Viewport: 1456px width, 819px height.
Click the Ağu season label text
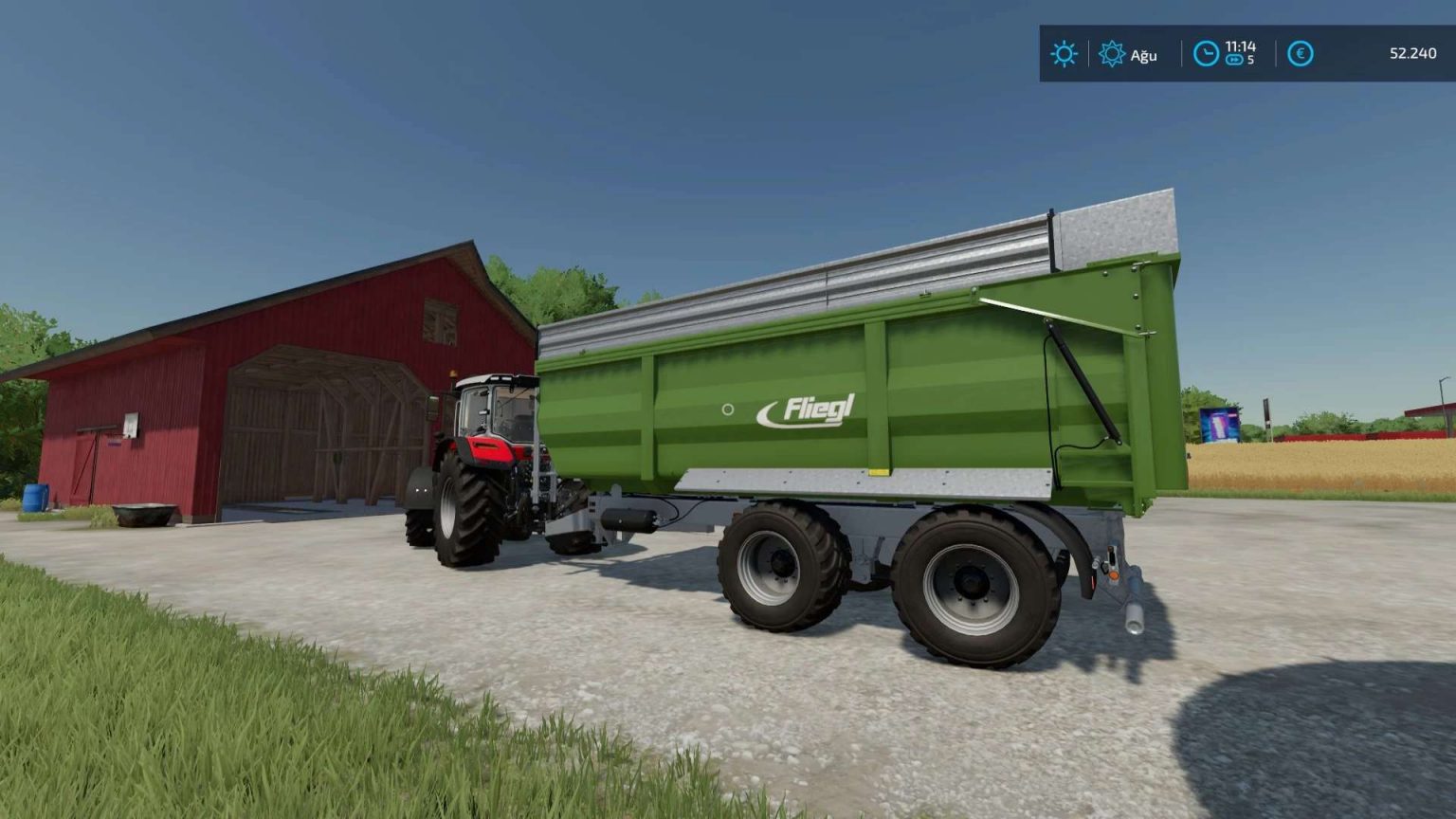(1142, 55)
